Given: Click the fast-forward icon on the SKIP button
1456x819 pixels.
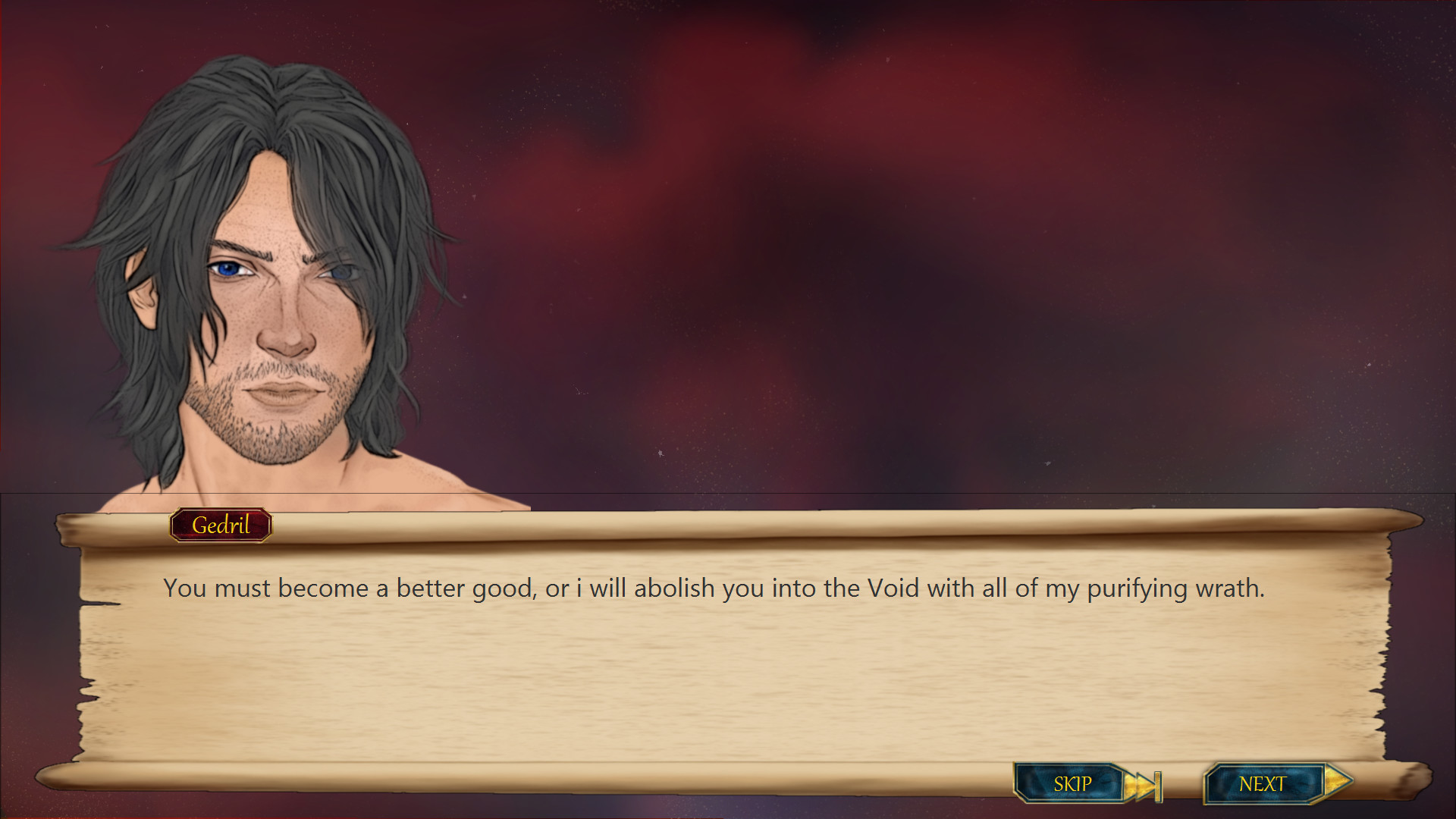Looking at the screenshot, I should point(1140,784).
